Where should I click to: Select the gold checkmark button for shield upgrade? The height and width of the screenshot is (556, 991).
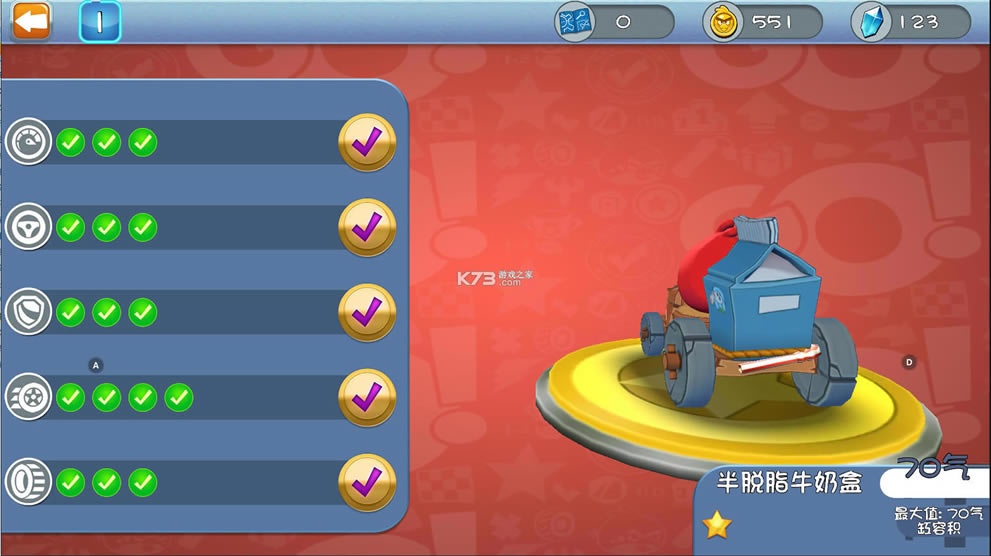367,313
